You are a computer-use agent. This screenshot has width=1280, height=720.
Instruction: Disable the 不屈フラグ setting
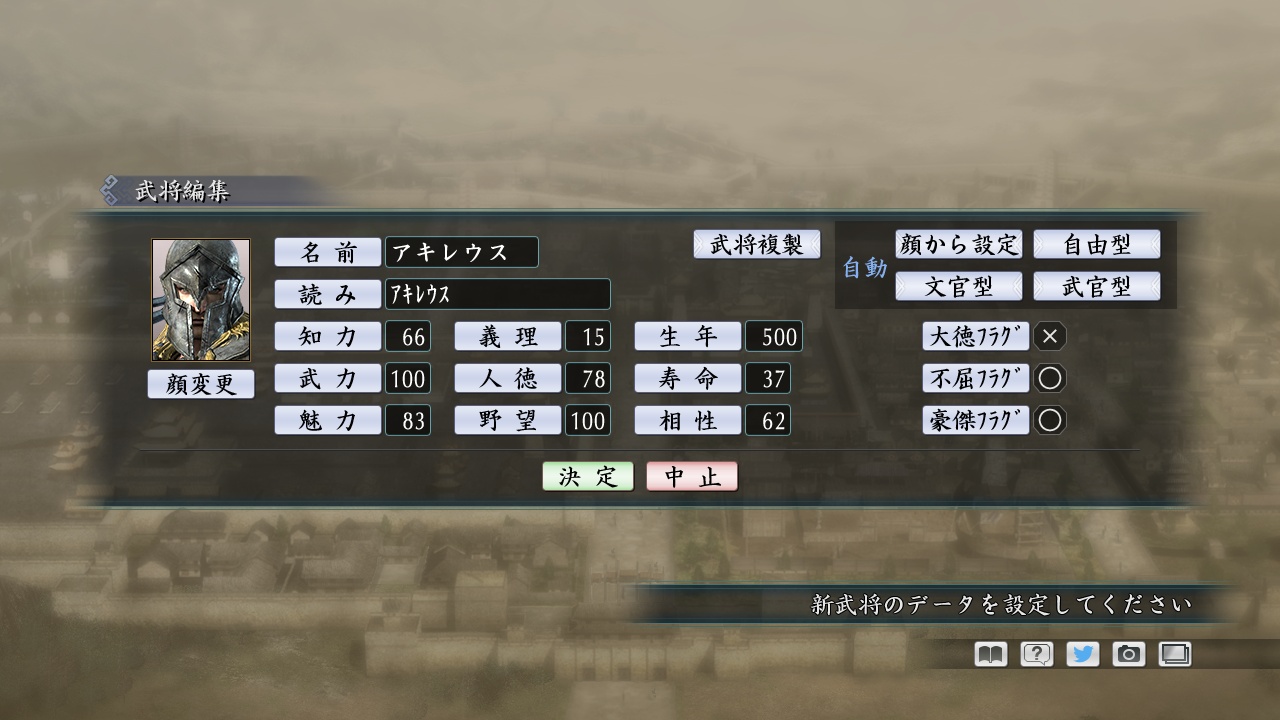[x=1049, y=378]
